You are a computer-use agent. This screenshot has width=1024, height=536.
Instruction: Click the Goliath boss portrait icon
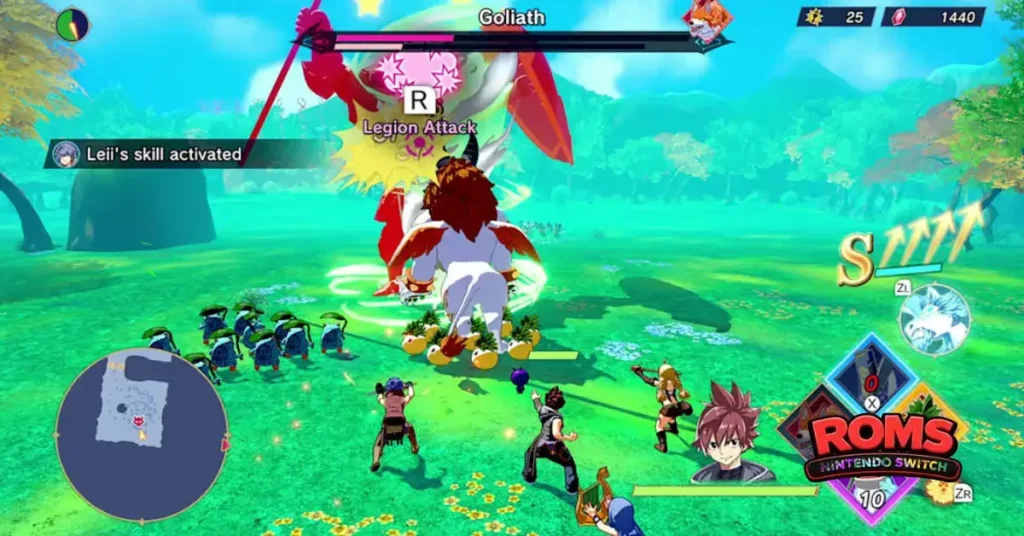(706, 24)
